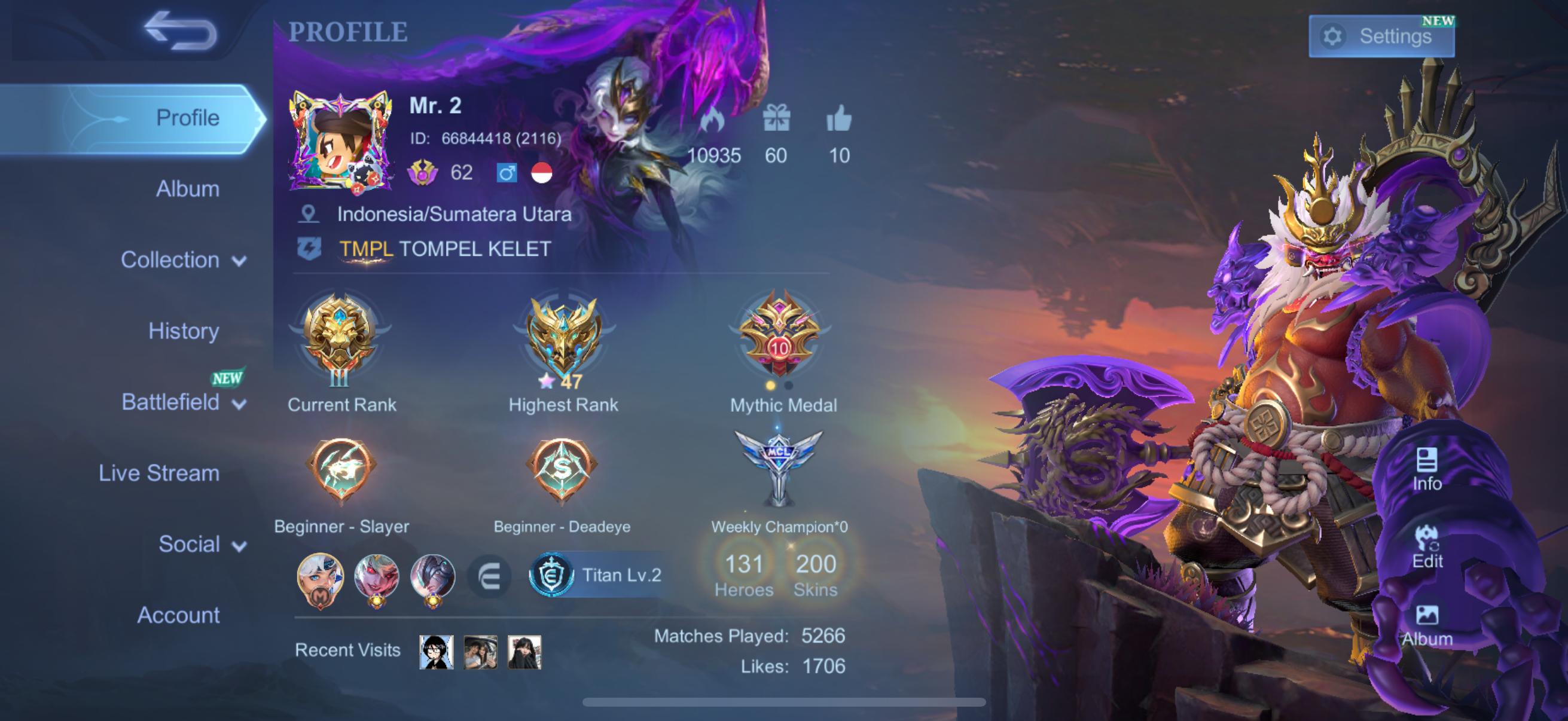Open the Weekly Champion trophy
Screen dimensions: 1568x721
click(778, 469)
